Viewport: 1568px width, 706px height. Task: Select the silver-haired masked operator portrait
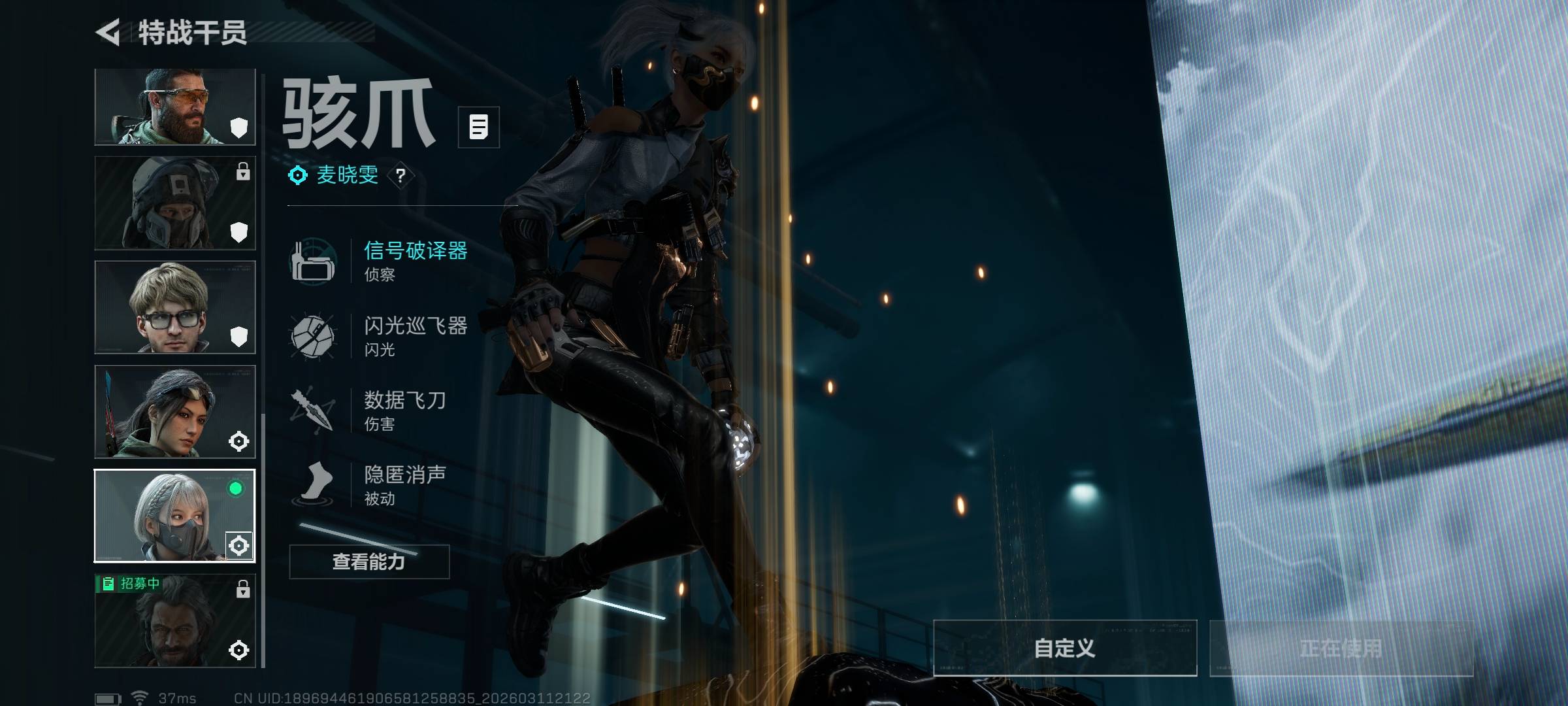[x=174, y=516]
